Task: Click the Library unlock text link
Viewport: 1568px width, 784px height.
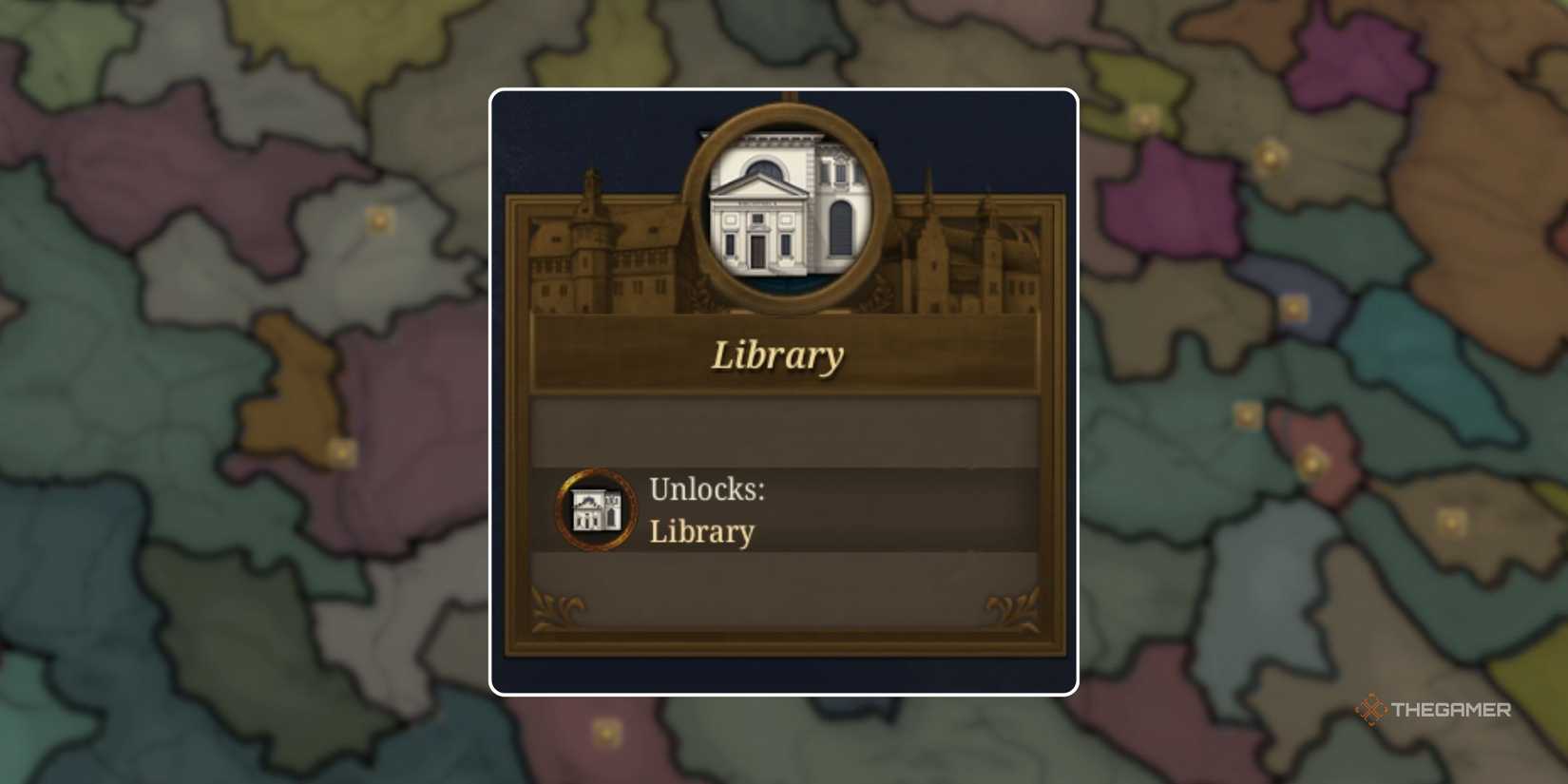Action: (702, 531)
